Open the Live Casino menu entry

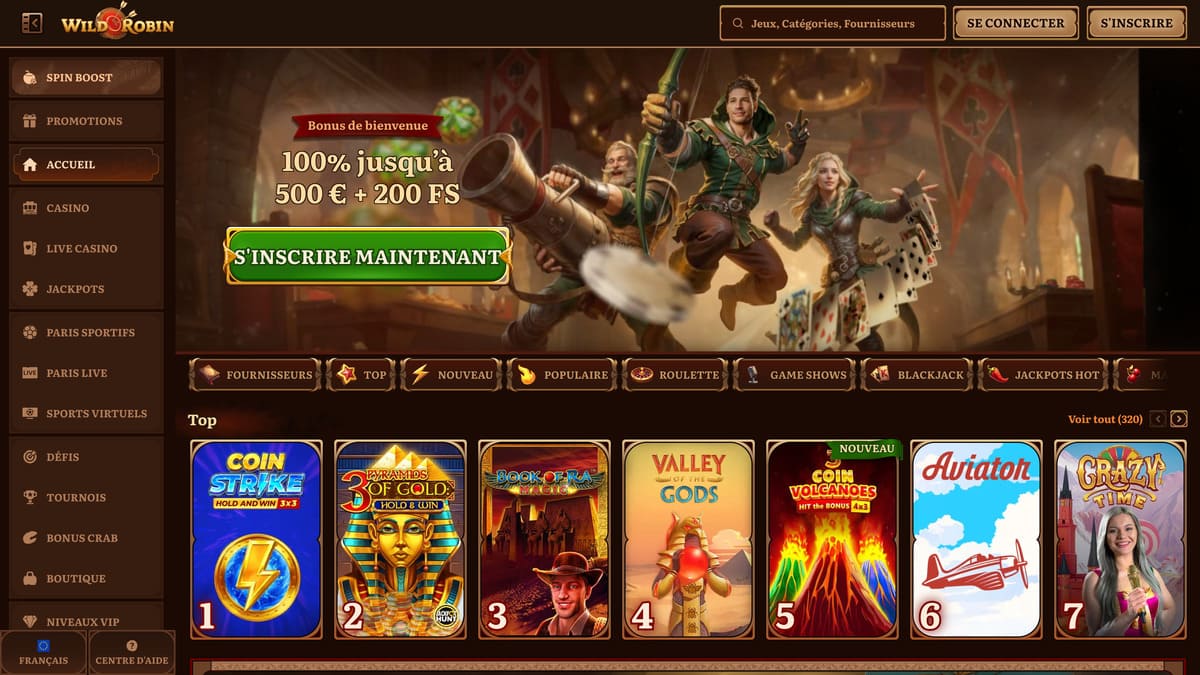tap(86, 248)
